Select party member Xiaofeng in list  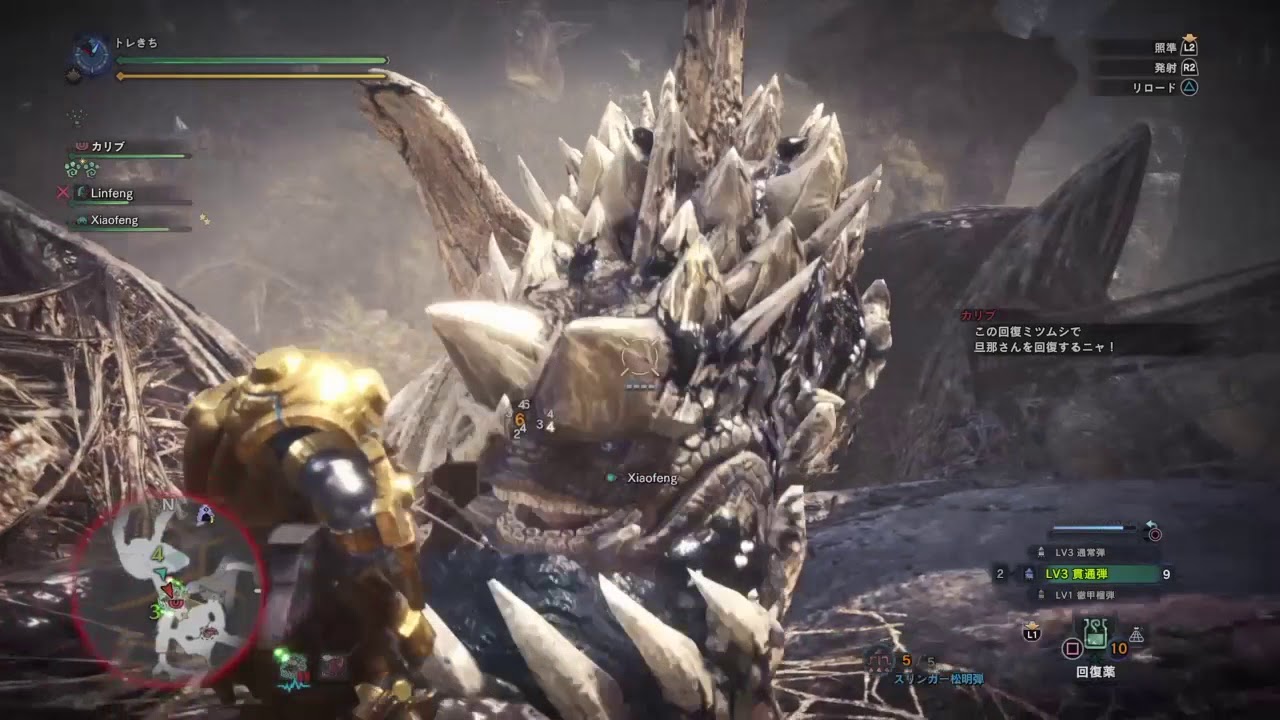coord(115,221)
